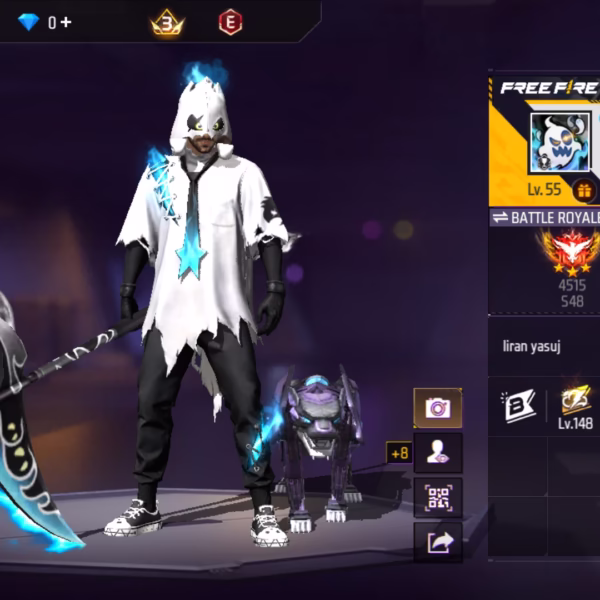Open the profile view icon button
Image resolution: width=600 pixels, height=600 pixels.
(x=437, y=453)
